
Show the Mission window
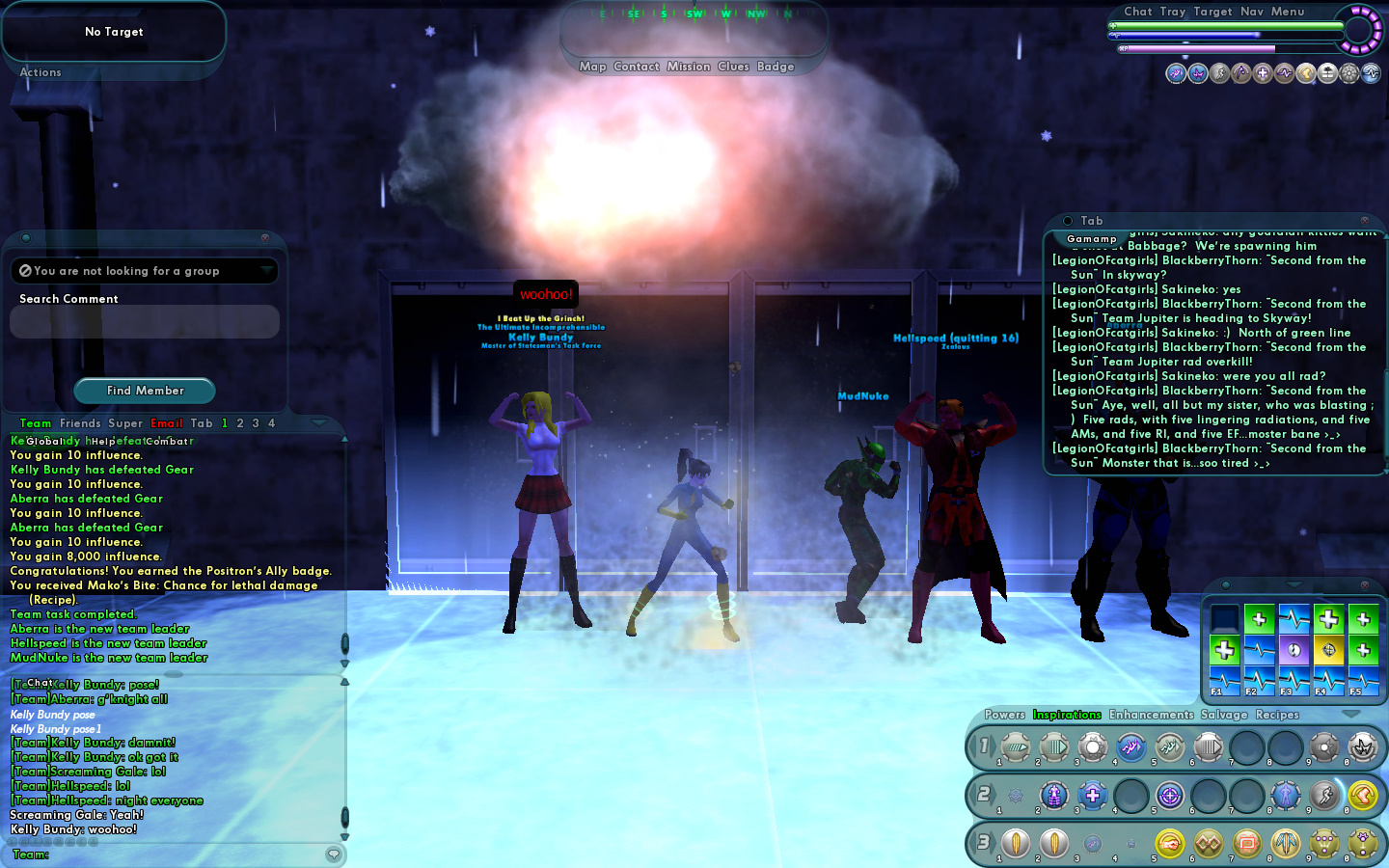(x=688, y=67)
